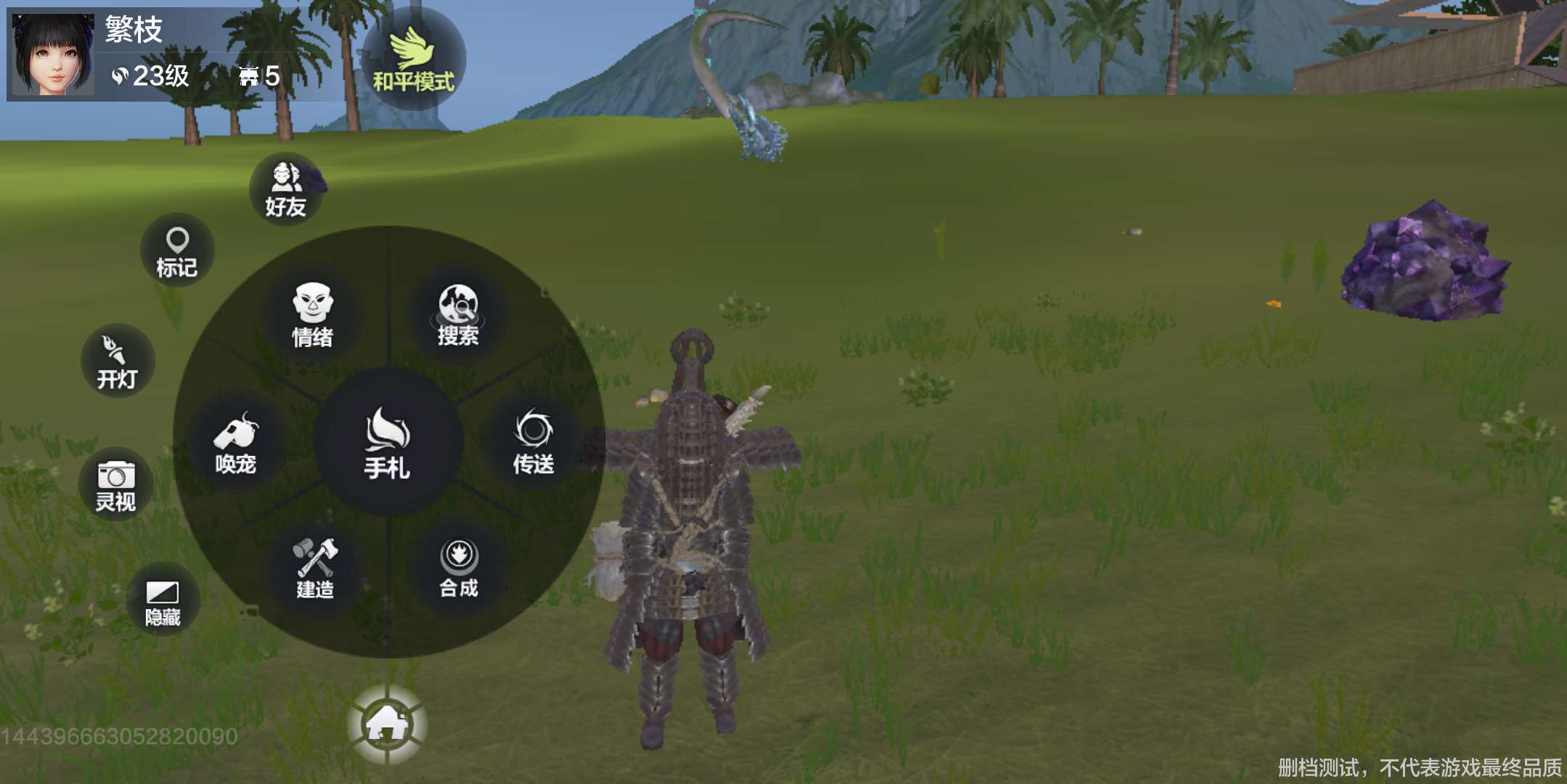
Task: Open the 手札 center wheel button
Action: pos(388,443)
